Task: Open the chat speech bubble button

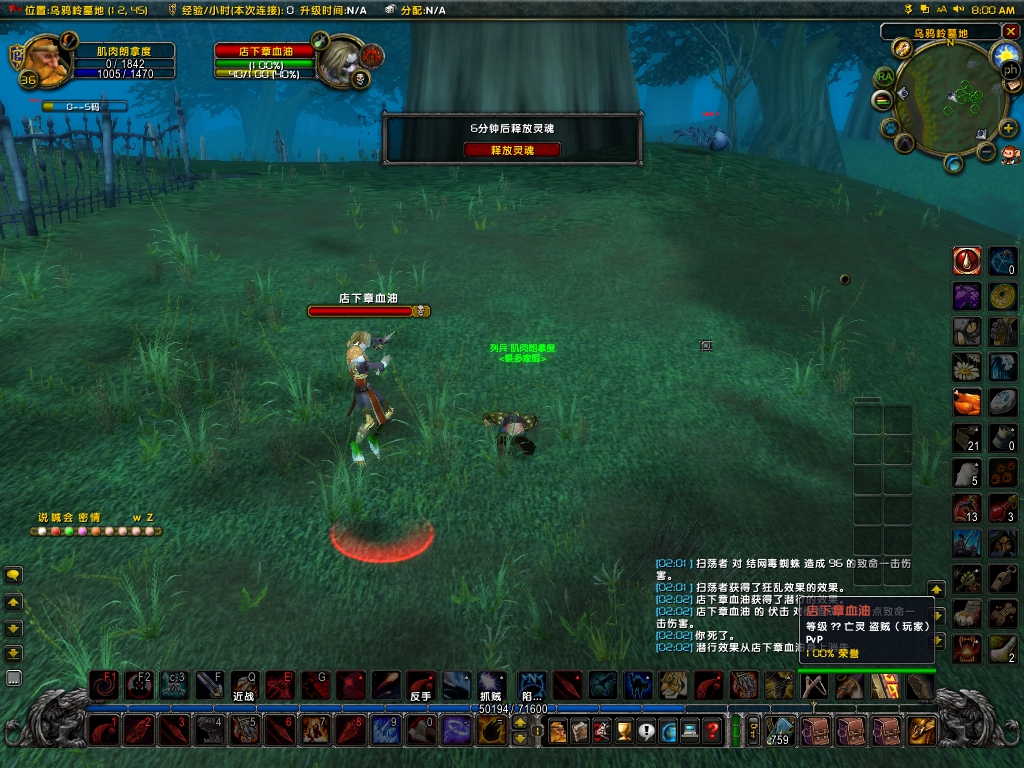Action: tap(14, 575)
